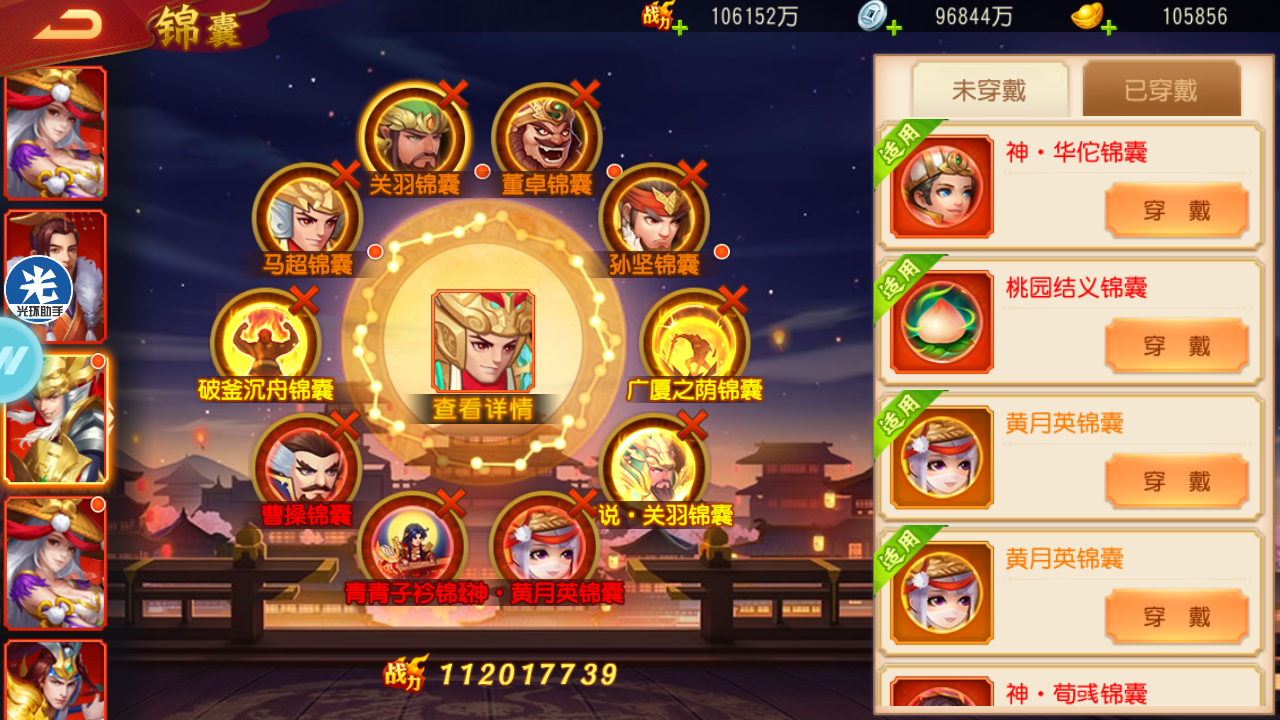The height and width of the screenshot is (720, 1280).
Task: Equip the 桃园结义锦囊 with 穿戴
Action: [1176, 346]
